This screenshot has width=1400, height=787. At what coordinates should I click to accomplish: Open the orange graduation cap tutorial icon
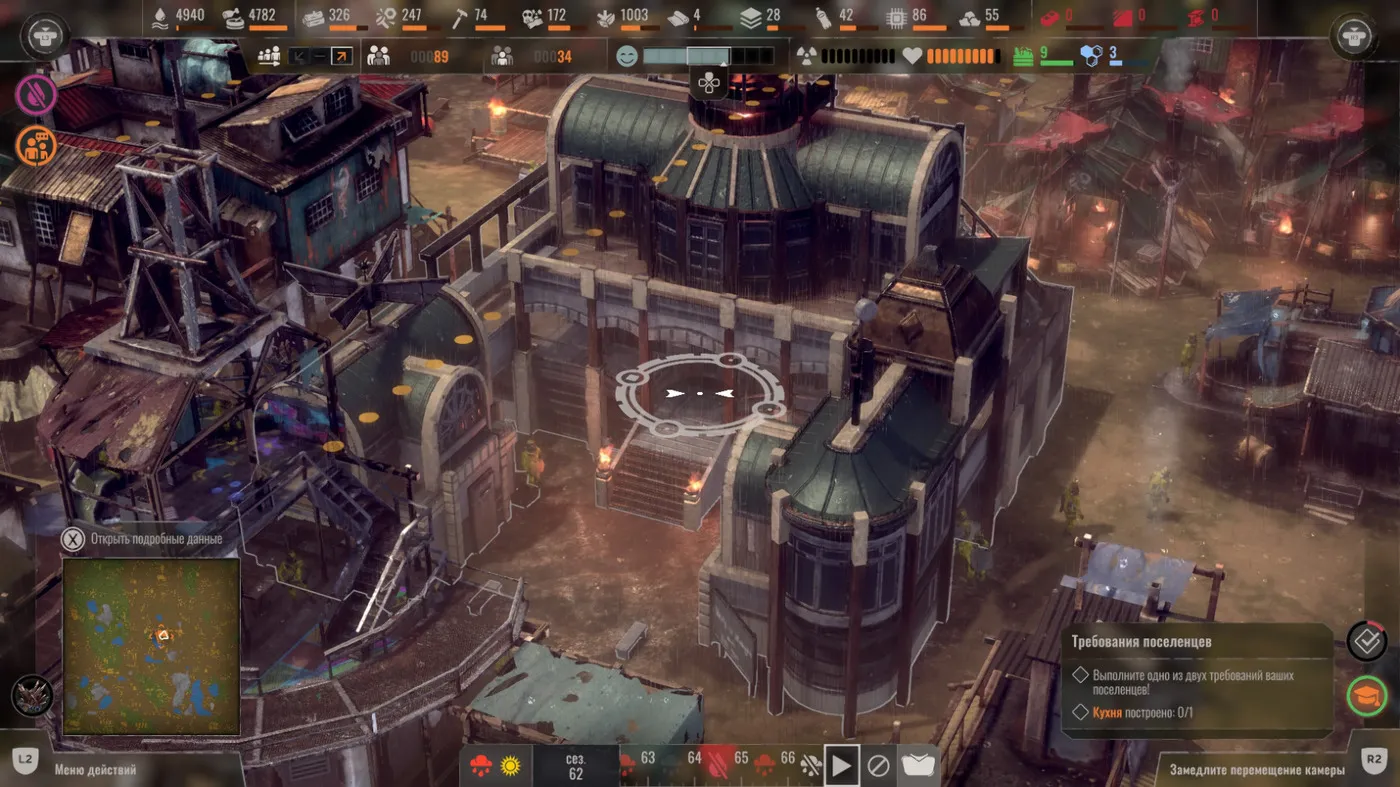[x=1366, y=694]
